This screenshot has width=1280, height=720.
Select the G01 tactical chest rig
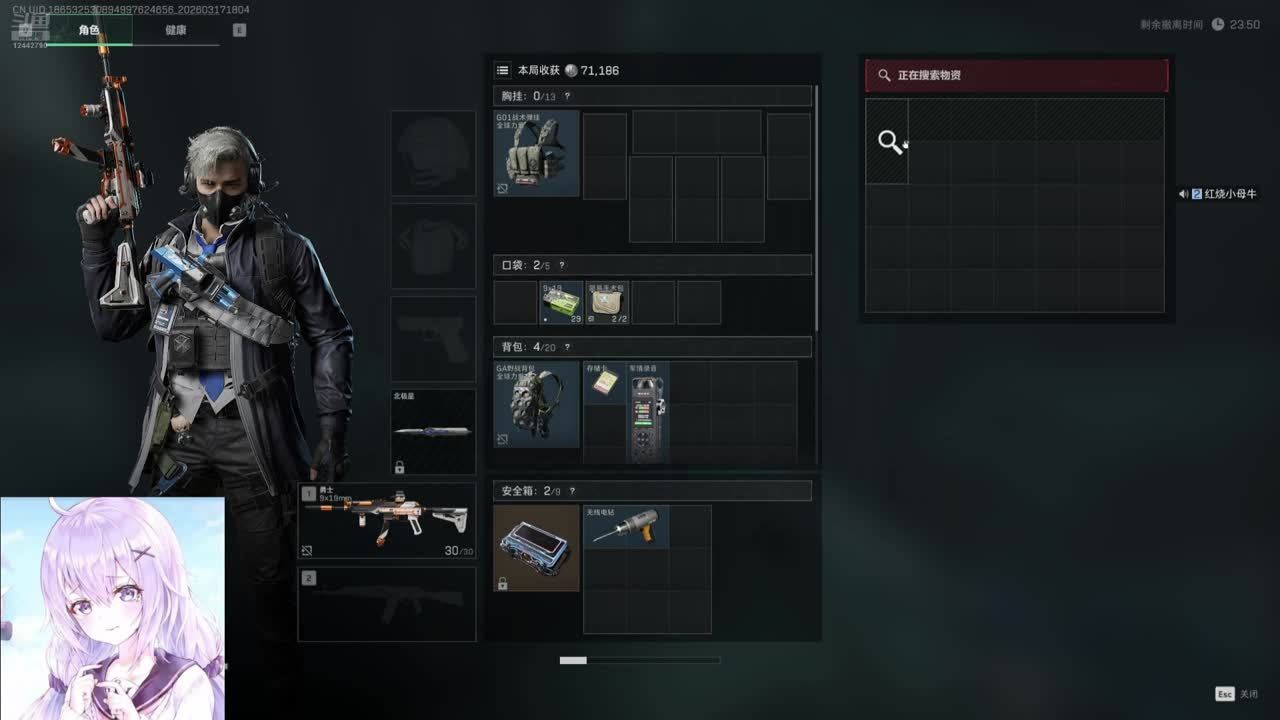tap(537, 153)
